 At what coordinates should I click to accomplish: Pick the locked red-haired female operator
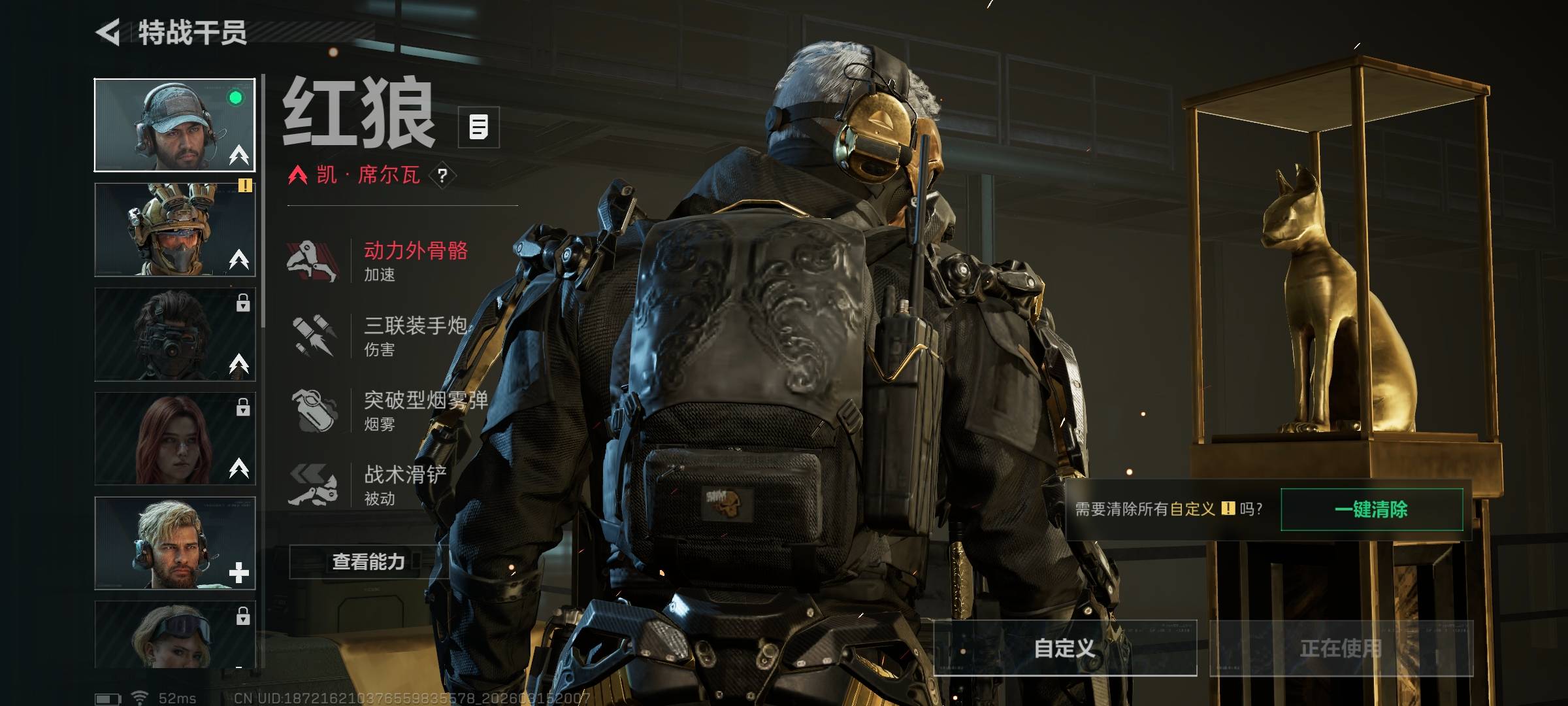[174, 439]
